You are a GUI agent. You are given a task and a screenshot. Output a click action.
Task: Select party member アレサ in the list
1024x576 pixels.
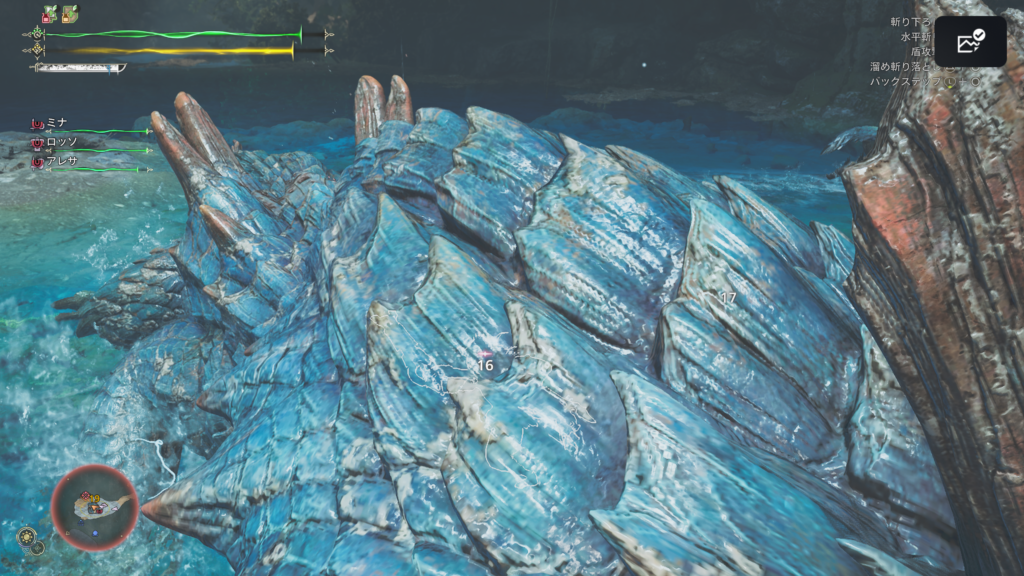(x=60, y=161)
